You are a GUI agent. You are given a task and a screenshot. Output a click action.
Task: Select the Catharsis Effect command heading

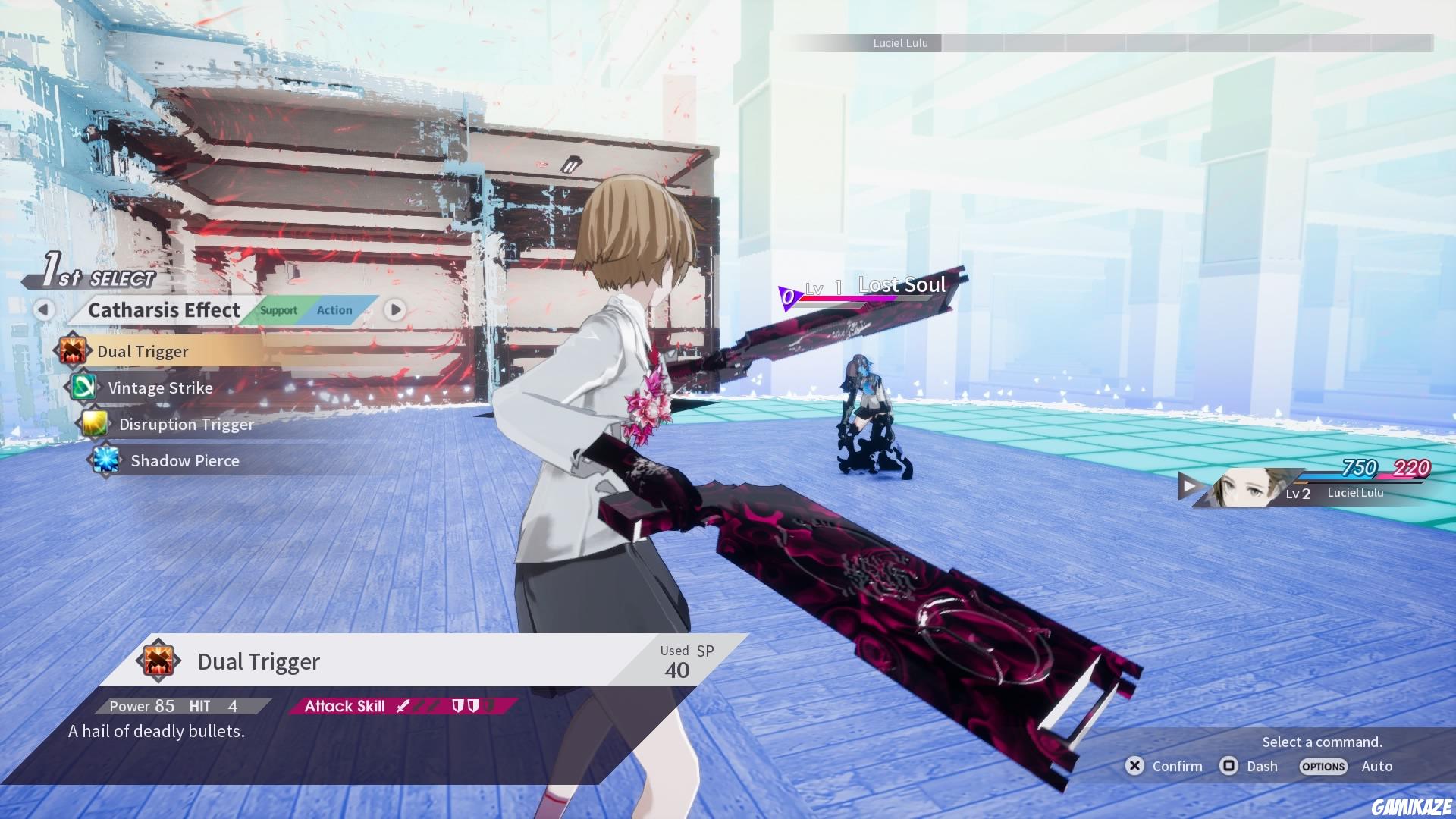click(x=163, y=310)
